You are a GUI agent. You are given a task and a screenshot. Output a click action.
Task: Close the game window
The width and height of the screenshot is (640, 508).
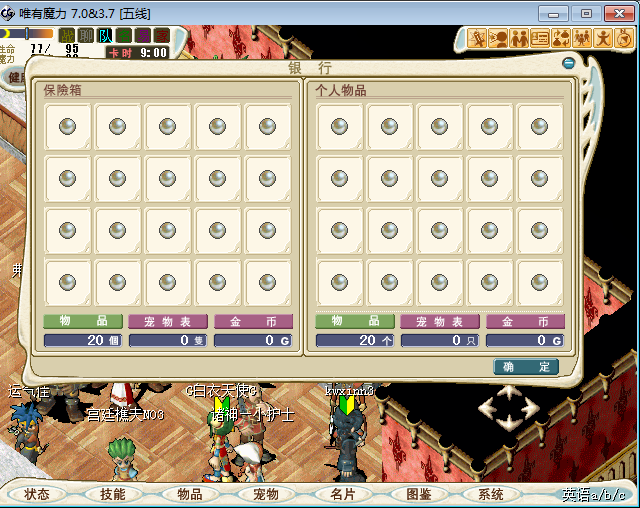click(x=615, y=13)
